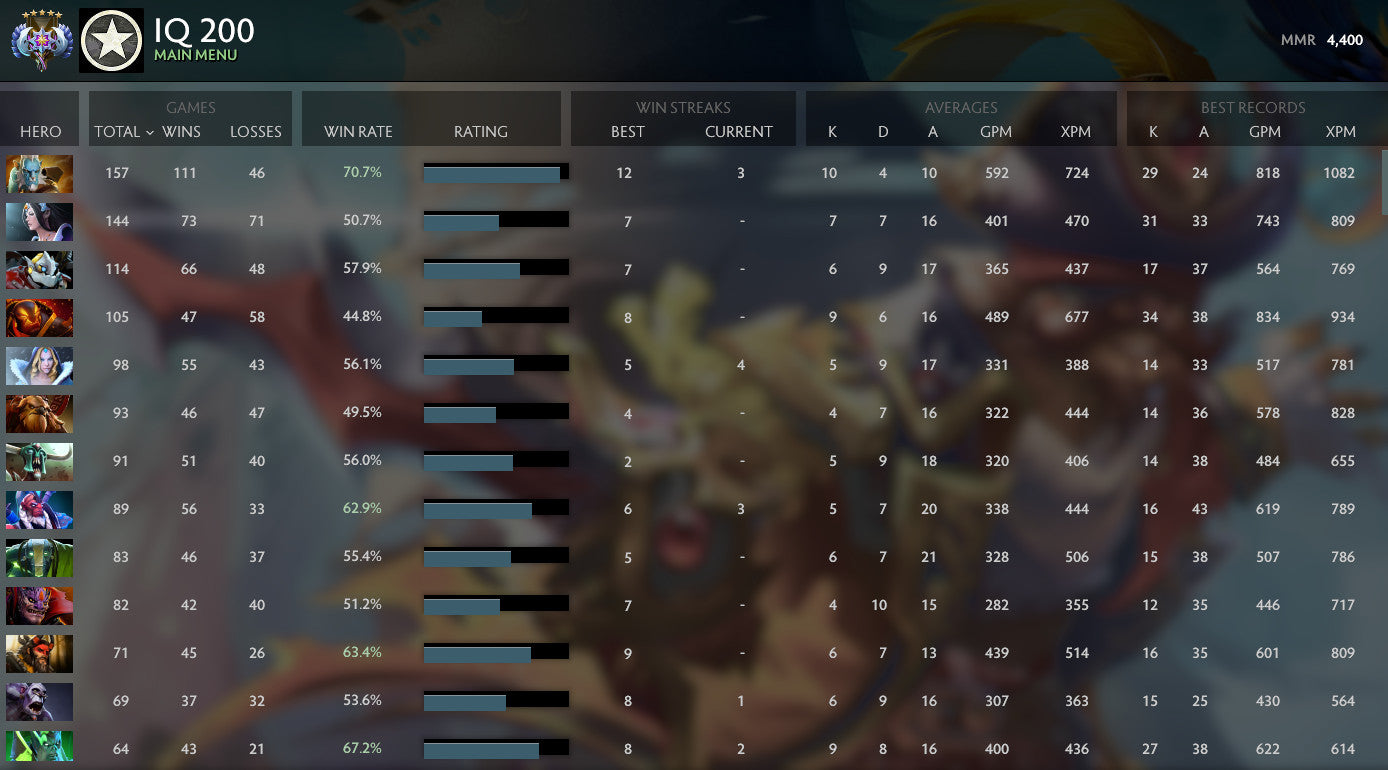Click the bottom green hero portrait
The width and height of the screenshot is (1388, 770).
point(39,747)
